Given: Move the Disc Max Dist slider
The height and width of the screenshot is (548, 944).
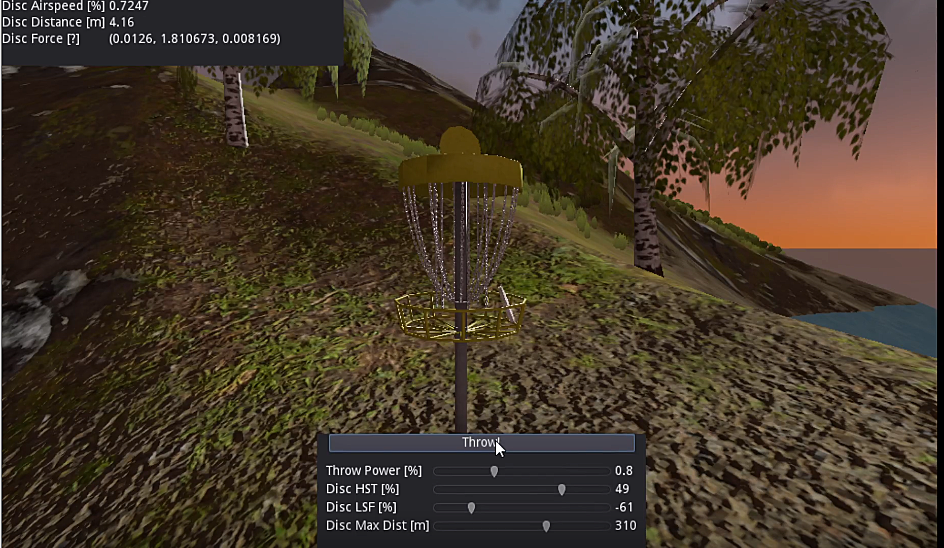Looking at the screenshot, I should (546, 525).
